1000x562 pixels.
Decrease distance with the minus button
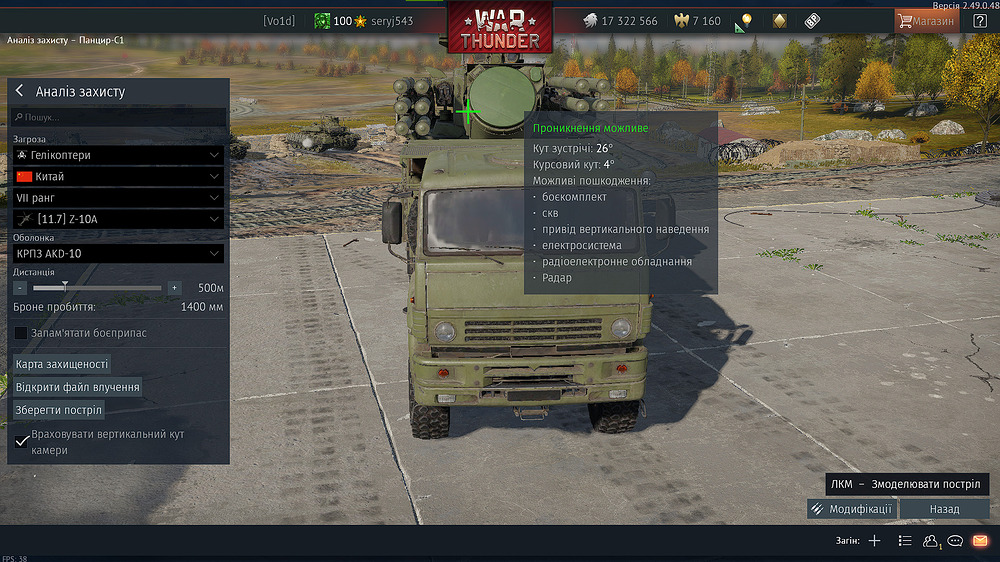coord(20,288)
